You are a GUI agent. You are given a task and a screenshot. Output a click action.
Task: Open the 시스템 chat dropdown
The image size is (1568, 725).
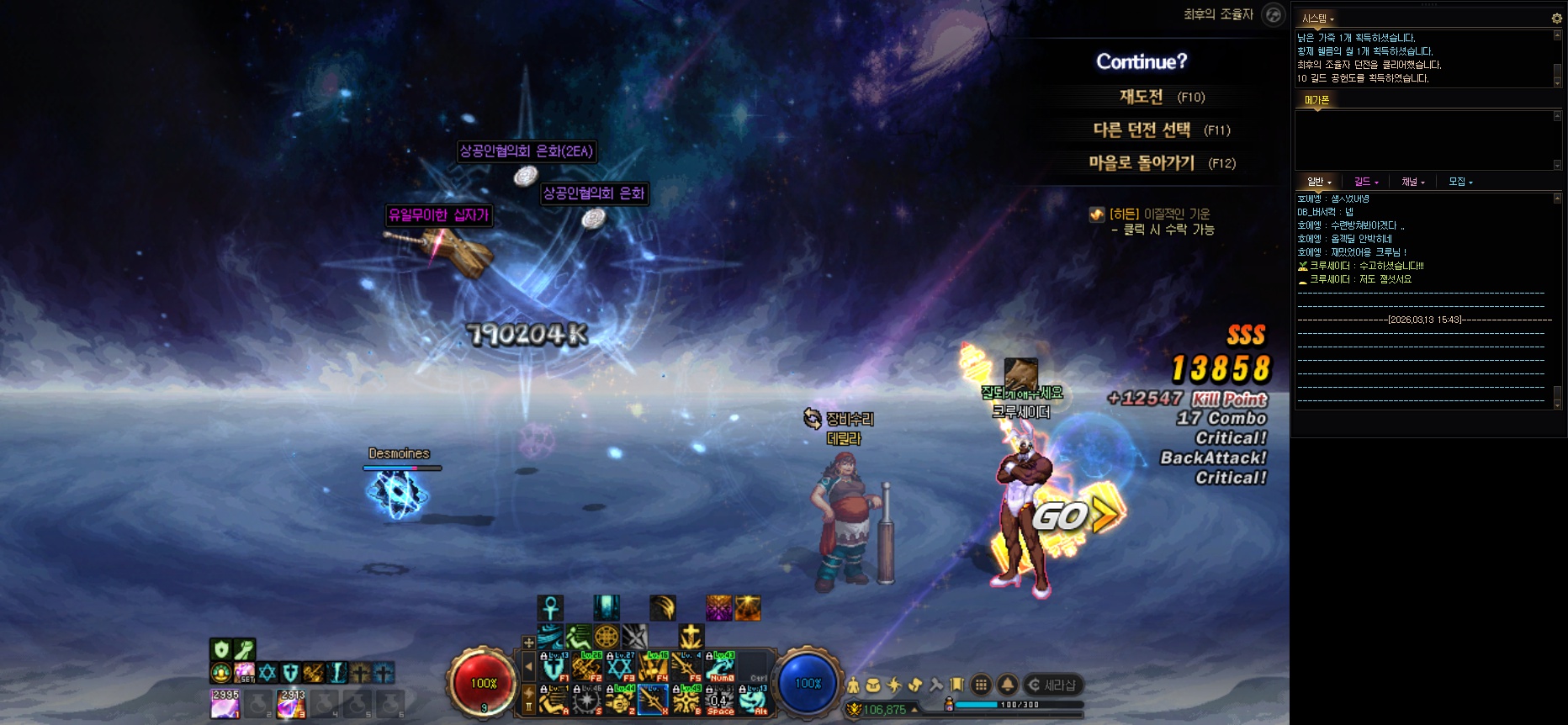pyautogui.click(x=1318, y=19)
